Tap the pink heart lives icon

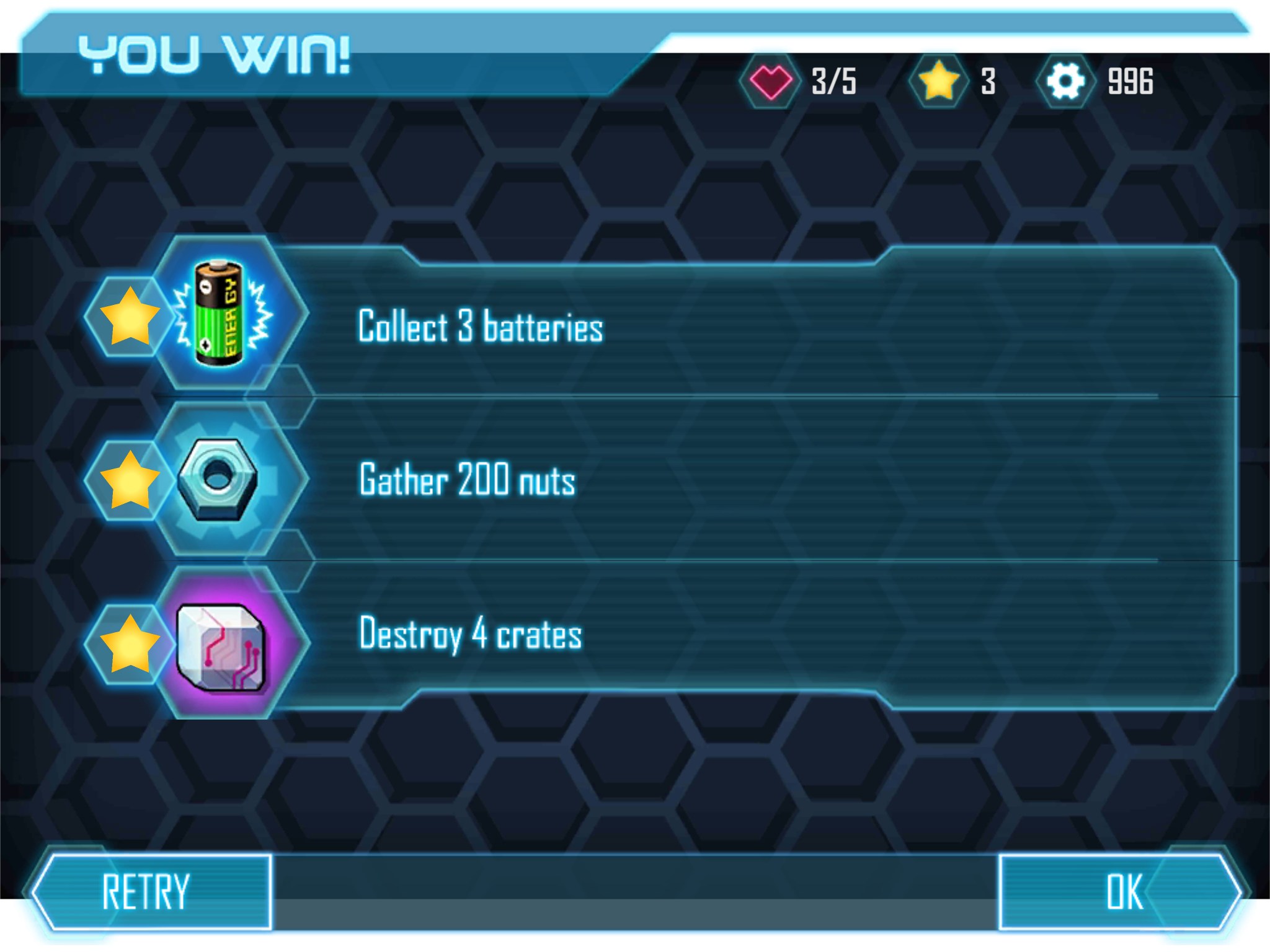coord(770,81)
